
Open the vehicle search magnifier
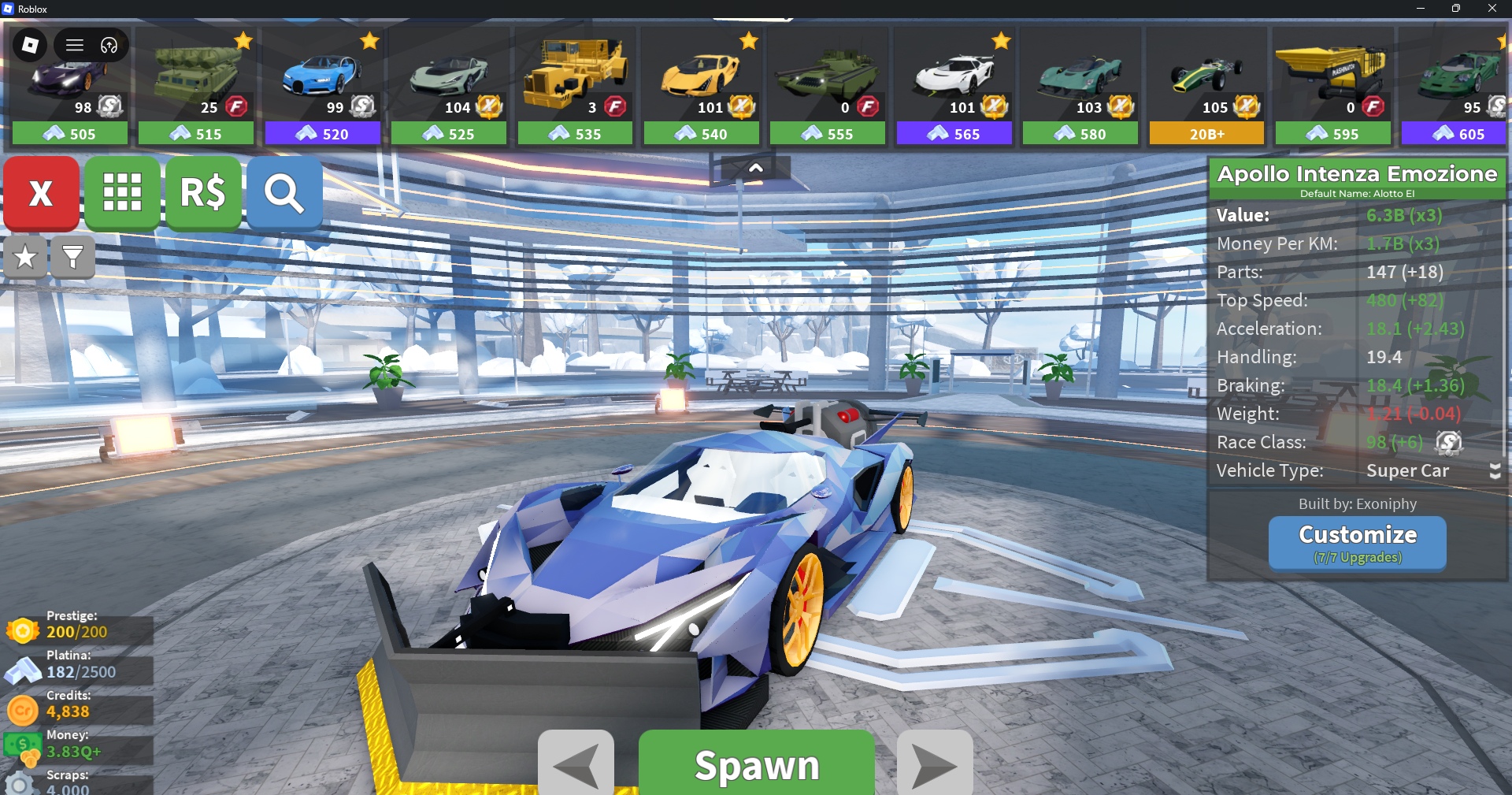[284, 192]
